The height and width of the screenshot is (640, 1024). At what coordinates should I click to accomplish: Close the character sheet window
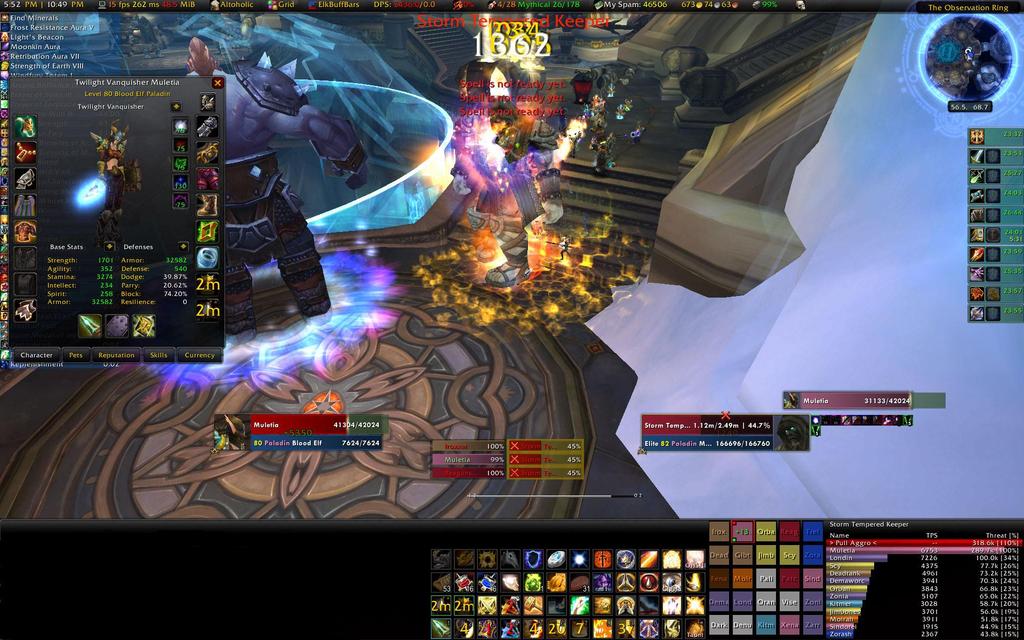pyautogui.click(x=218, y=83)
